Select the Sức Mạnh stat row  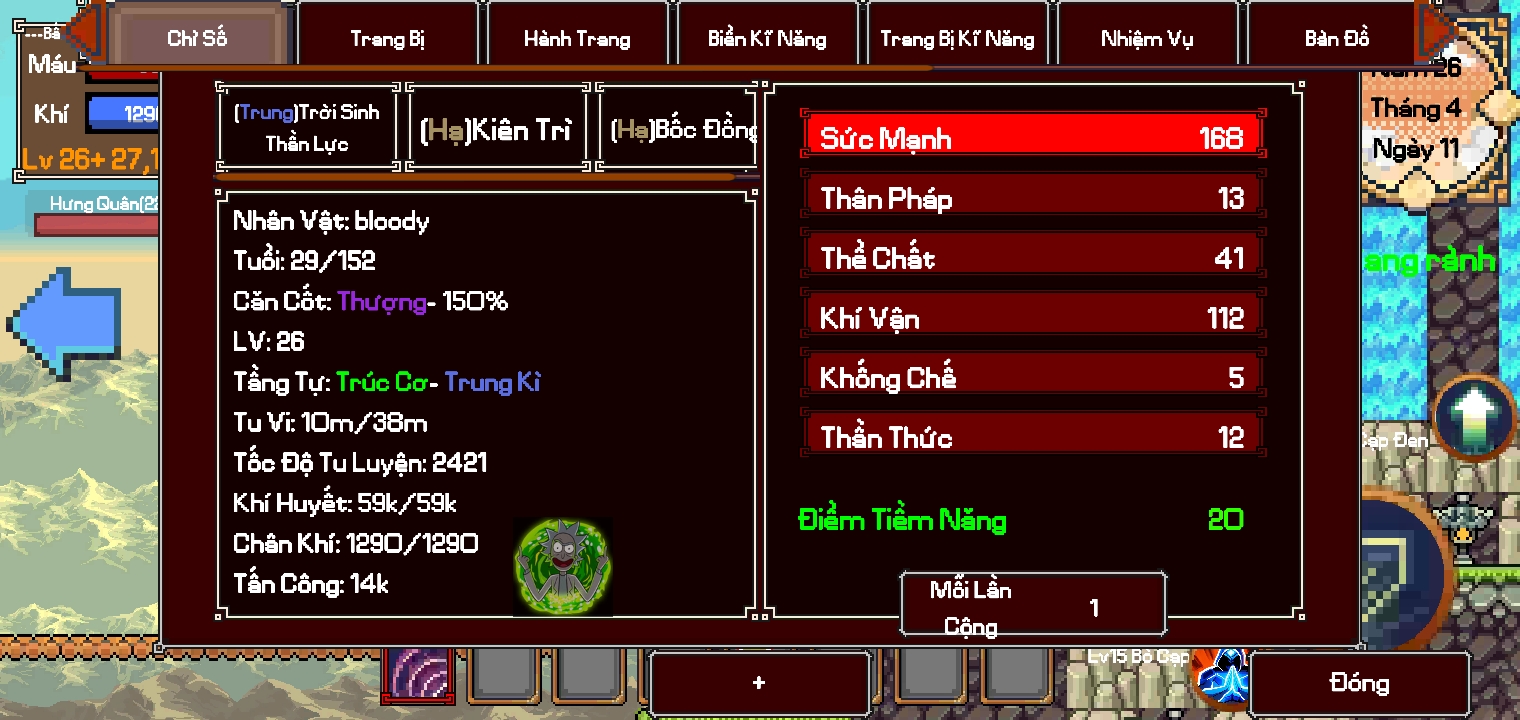[x=1032, y=135]
